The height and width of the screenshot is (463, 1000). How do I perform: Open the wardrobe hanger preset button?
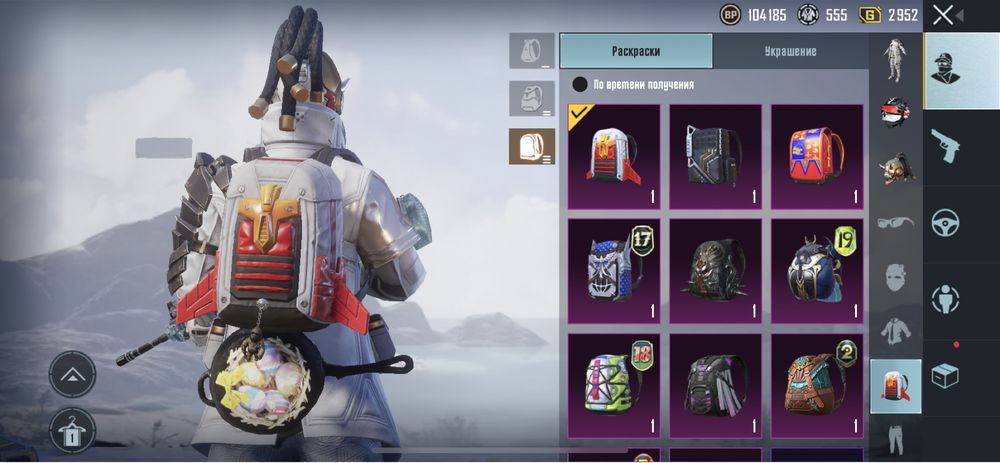click(72, 429)
